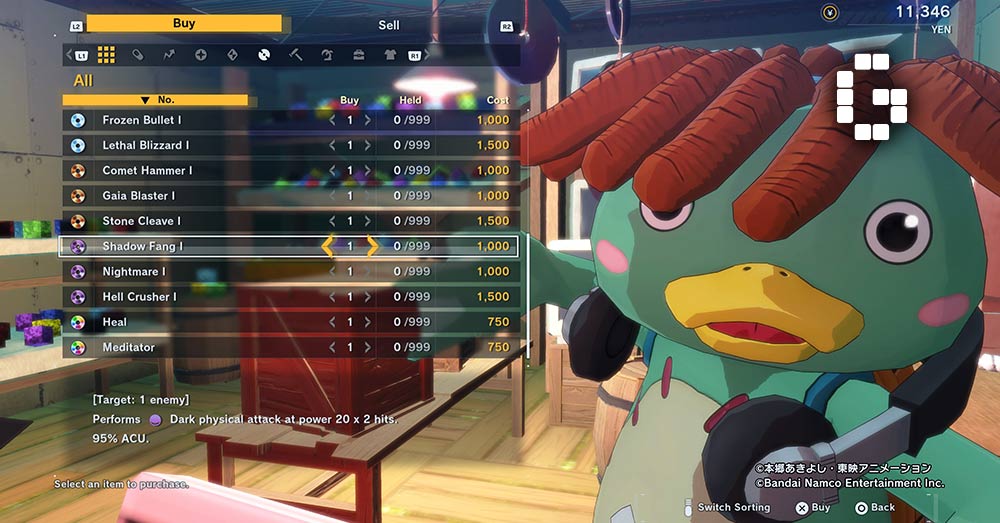Screen dimensions: 1000x523
Task: Select the Heal skill row
Action: (114, 322)
